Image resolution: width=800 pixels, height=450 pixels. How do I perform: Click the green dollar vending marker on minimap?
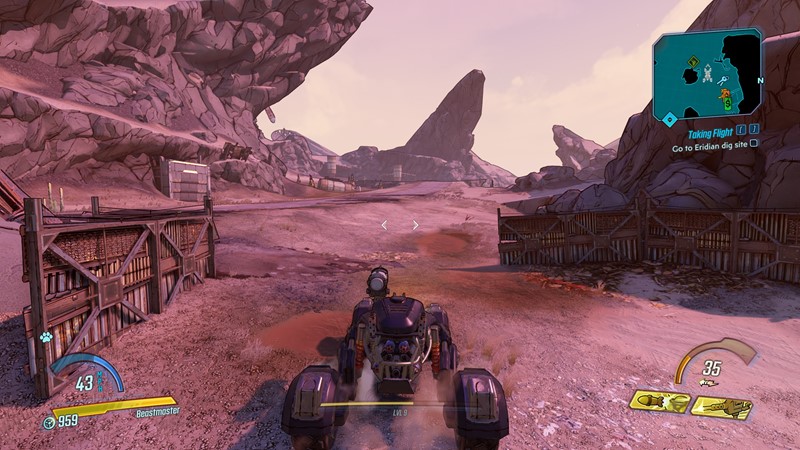pos(726,104)
